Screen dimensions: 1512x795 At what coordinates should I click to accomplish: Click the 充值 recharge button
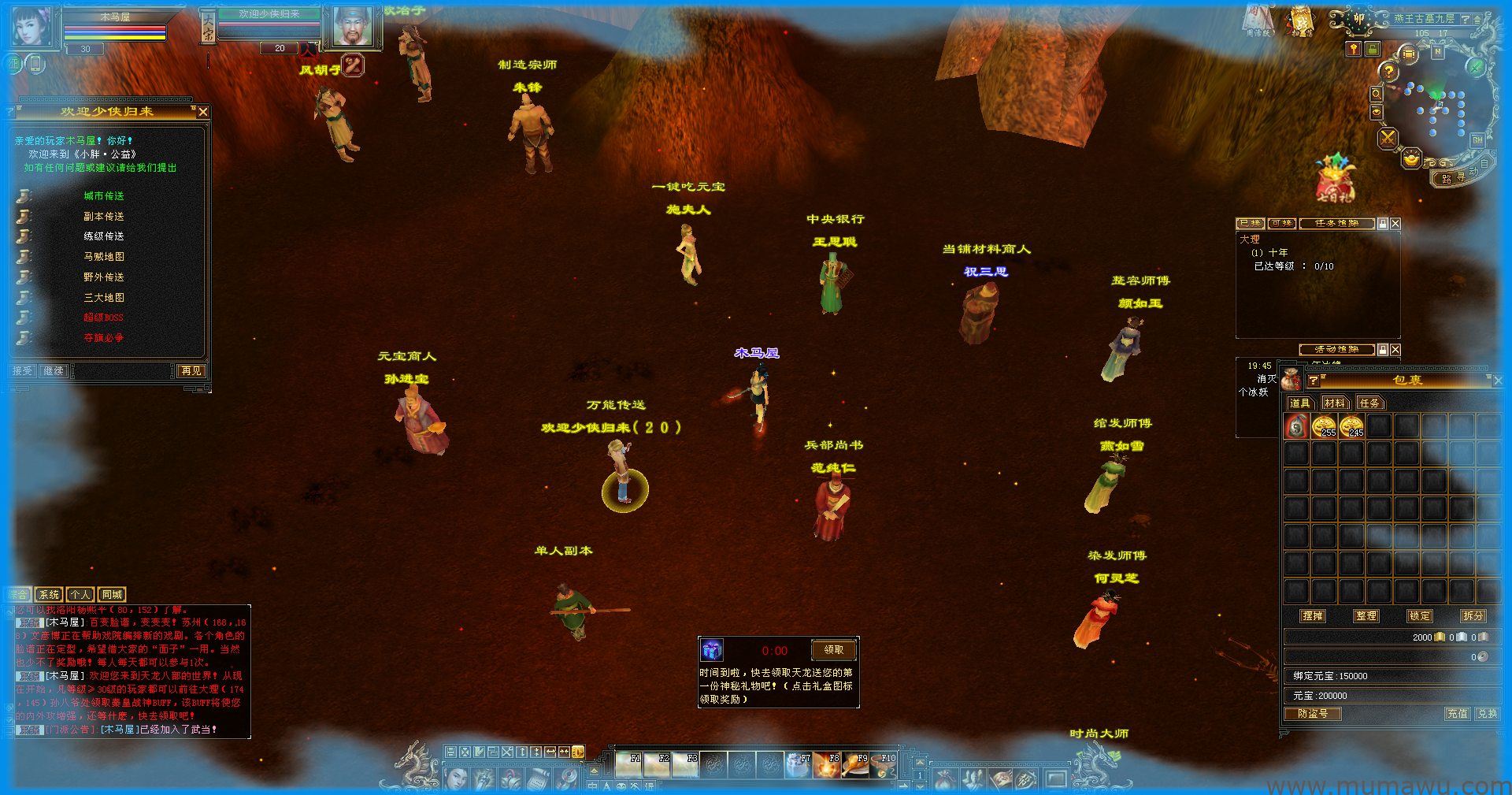[1457, 714]
